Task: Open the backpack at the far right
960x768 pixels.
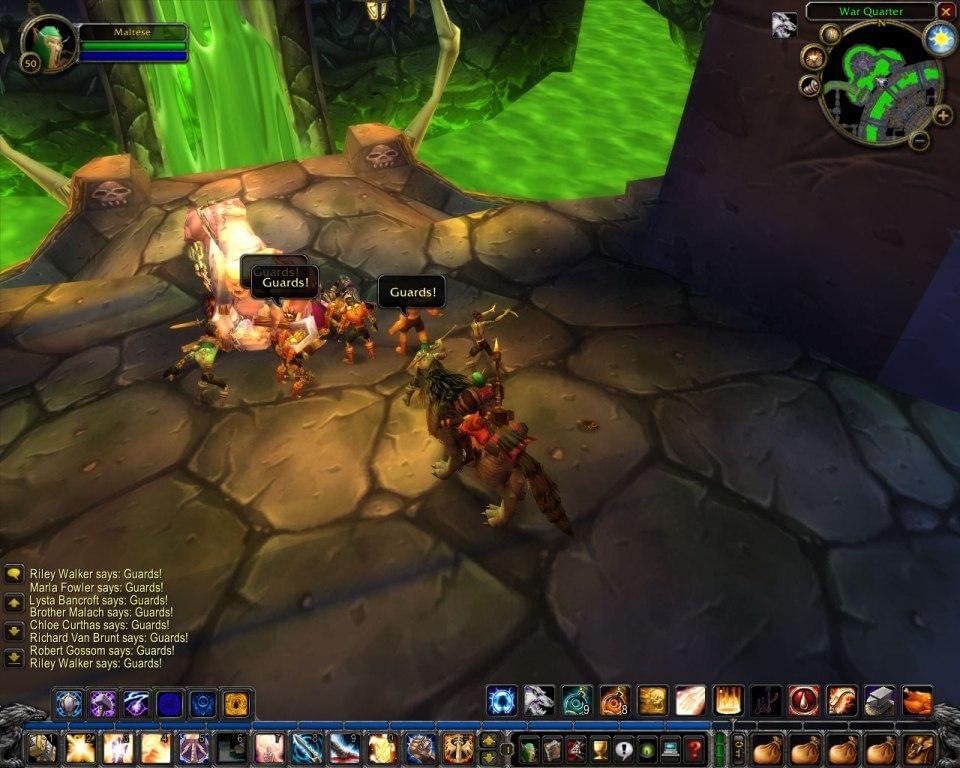Action: 919,749
